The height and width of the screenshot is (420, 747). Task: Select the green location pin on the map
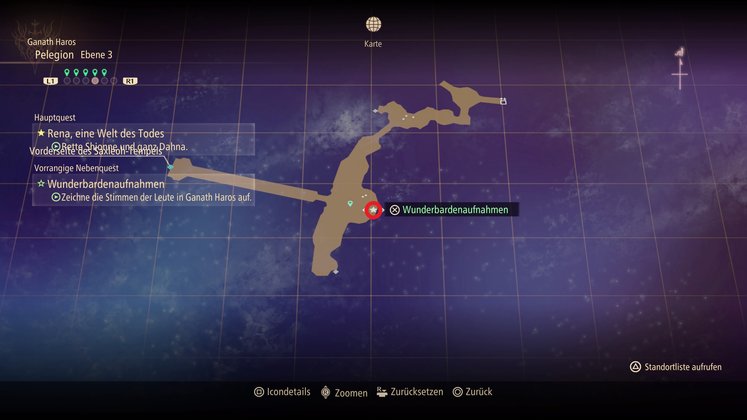point(350,203)
